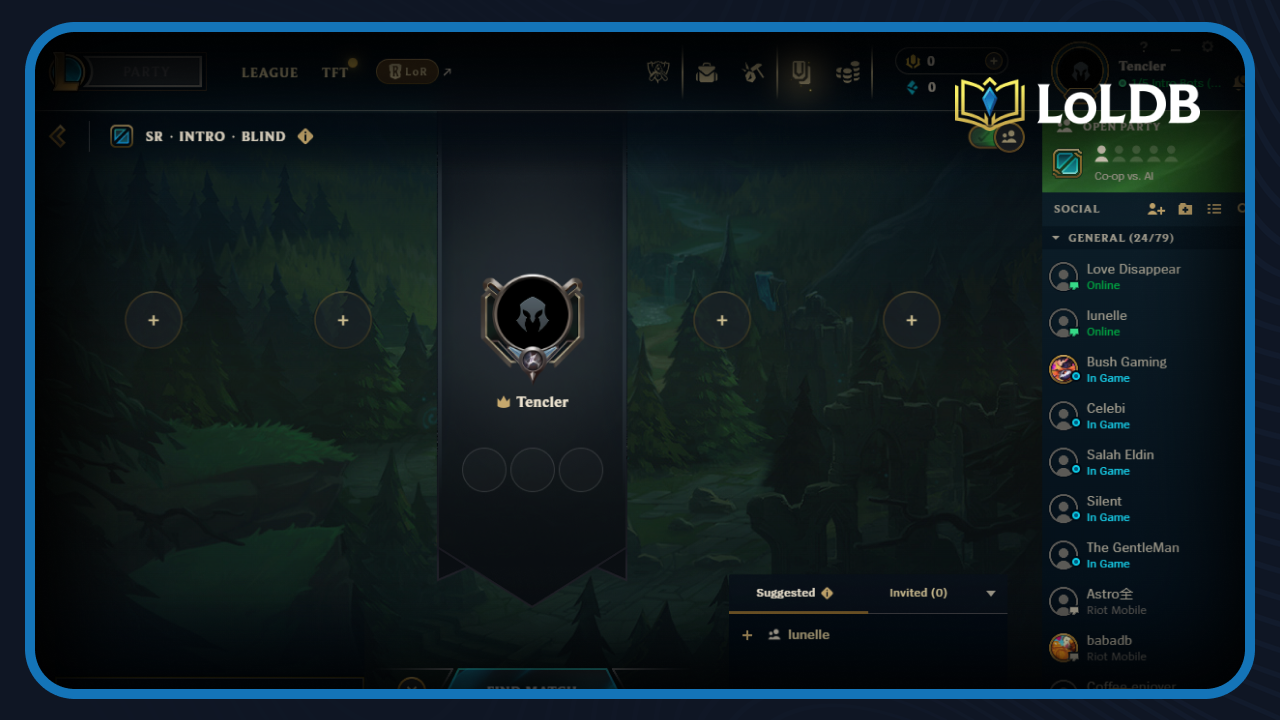Image resolution: width=1280 pixels, height=720 pixels.
Task: Click the Co-op vs. AI mode icon
Action: pyautogui.click(x=1067, y=162)
